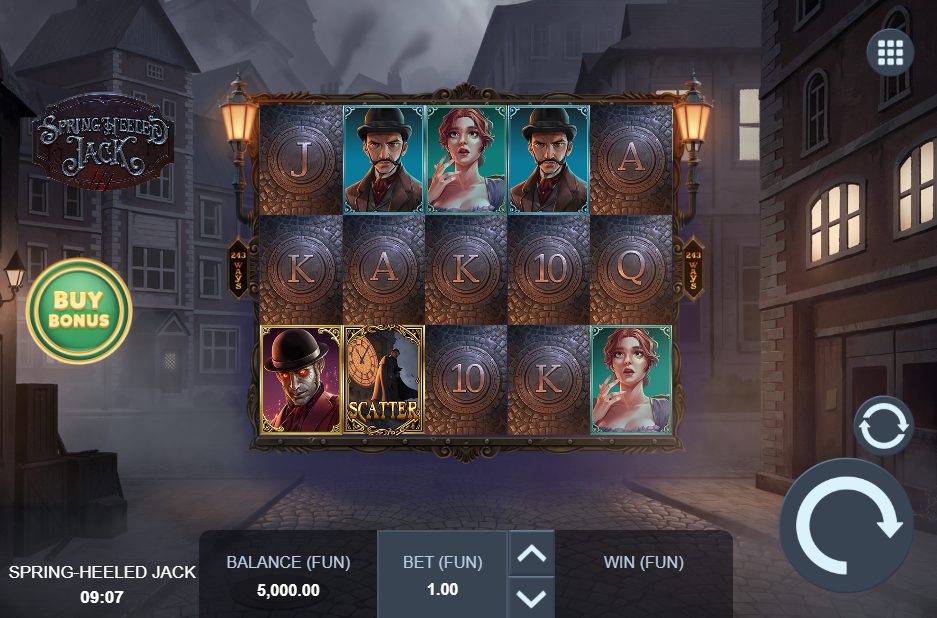Screen dimensions: 937x618
Task: Open the grid menu icon
Action: (x=890, y=52)
